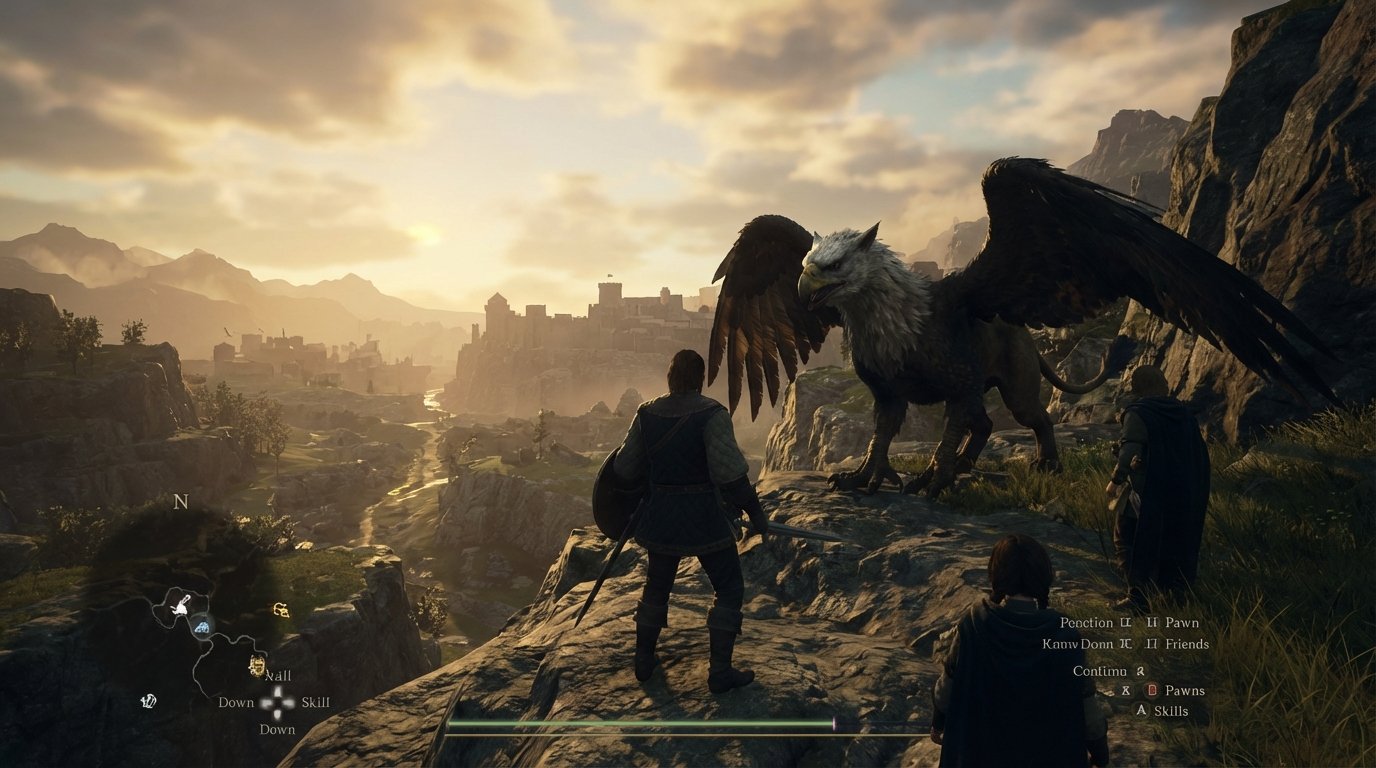Viewport: 1376px width, 768px height.
Task: Click the trigger icon next to Ponction
Action: 1125,622
